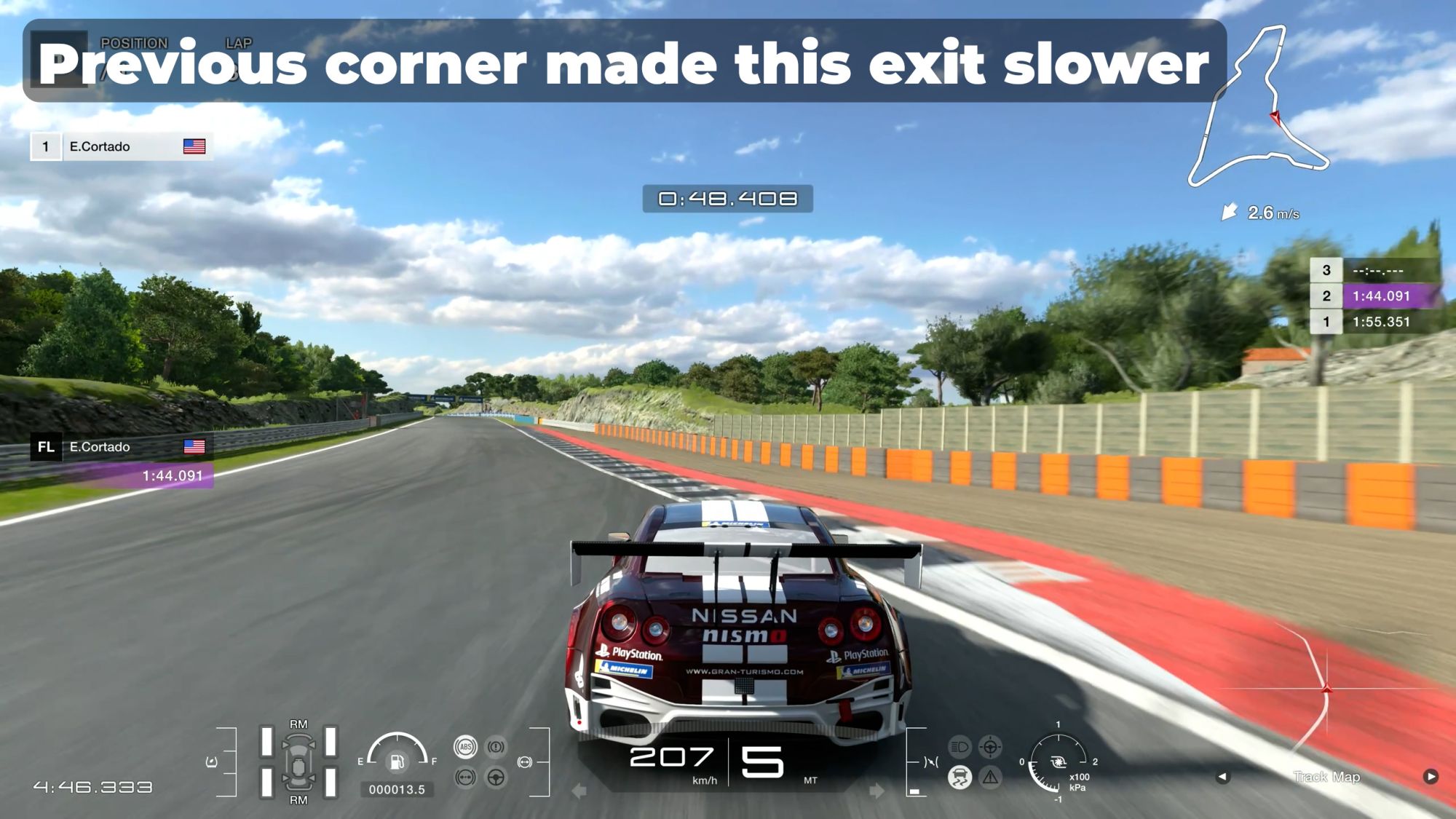This screenshot has width=1456, height=819.
Task: Click the crosshair steering target icon
Action: (990, 747)
